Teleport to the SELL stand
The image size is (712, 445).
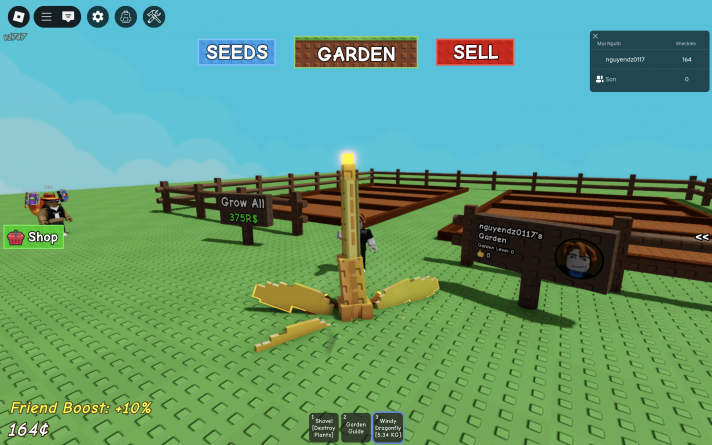click(475, 52)
